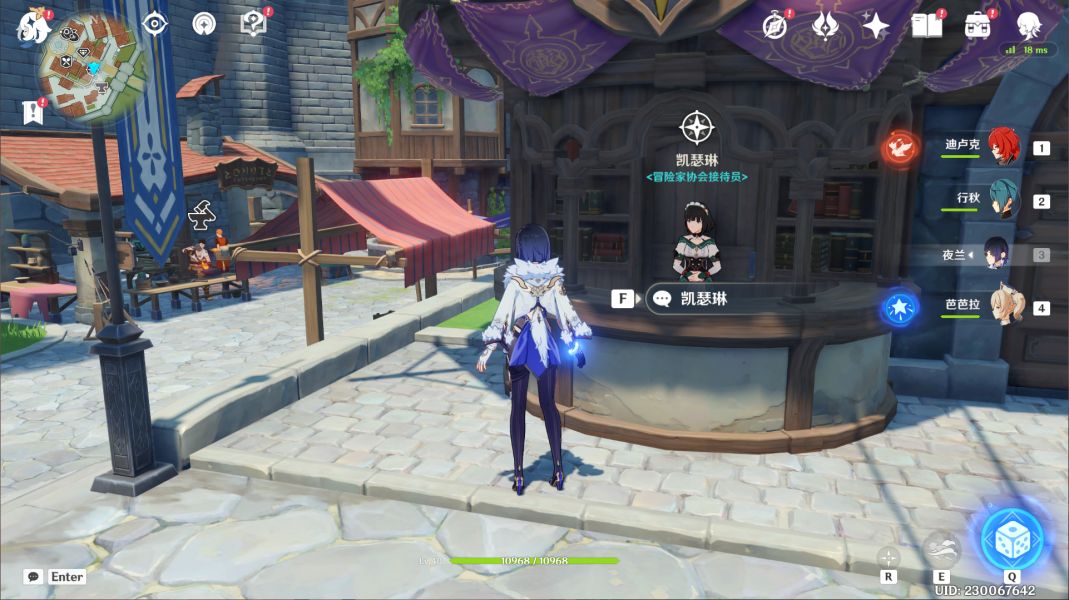Image resolution: width=1069 pixels, height=600 pixels.
Task: Click the eye-shaped icon beside the minimap
Action: click(155, 23)
